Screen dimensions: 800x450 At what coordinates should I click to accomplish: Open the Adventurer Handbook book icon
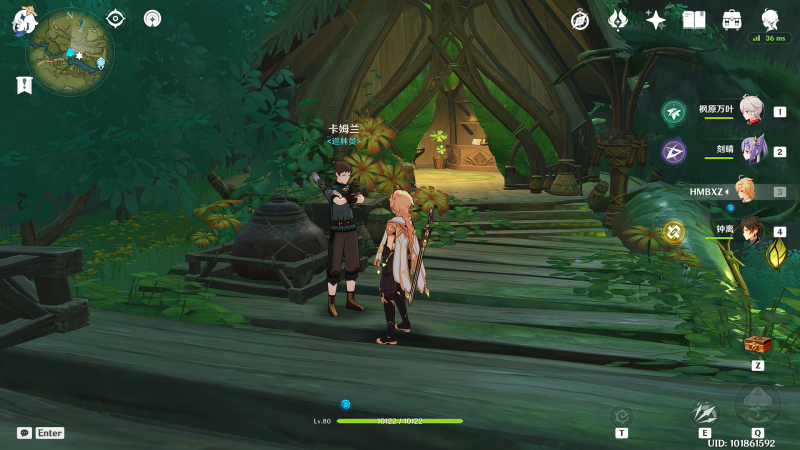pyautogui.click(x=694, y=20)
